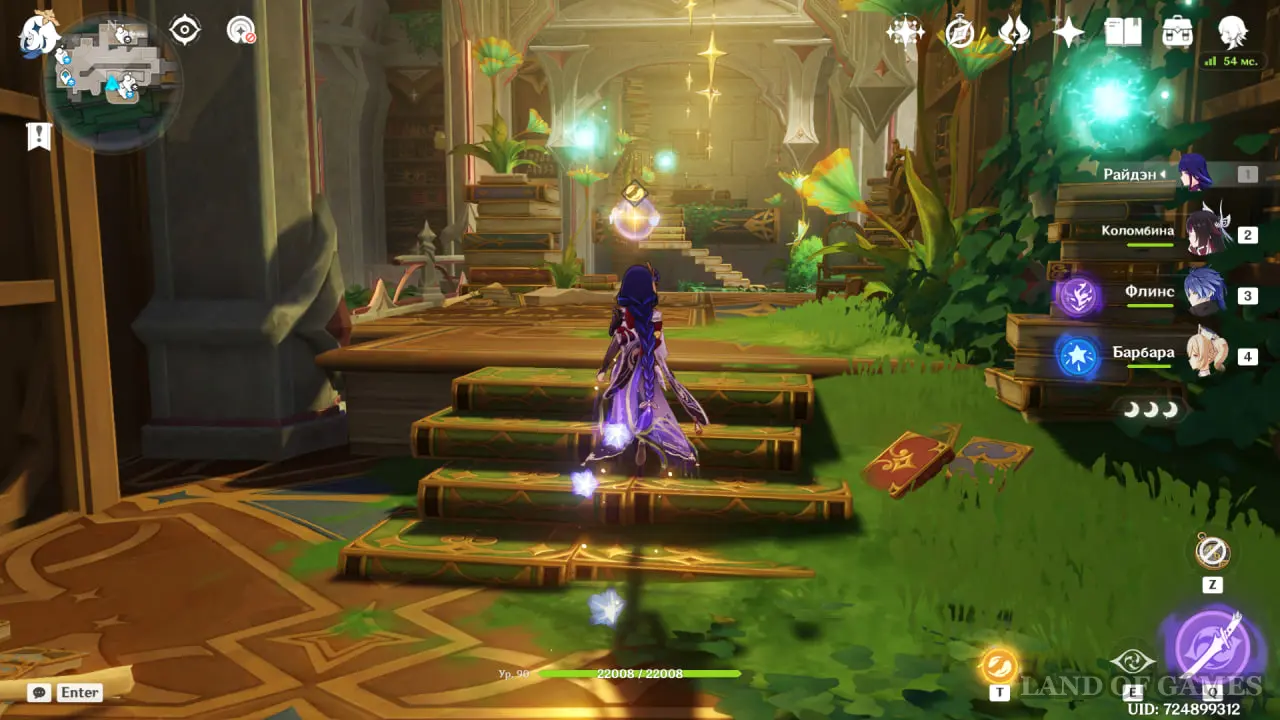Open the chat box speech bubble
Screen dimensions: 1280x720
click(x=40, y=692)
